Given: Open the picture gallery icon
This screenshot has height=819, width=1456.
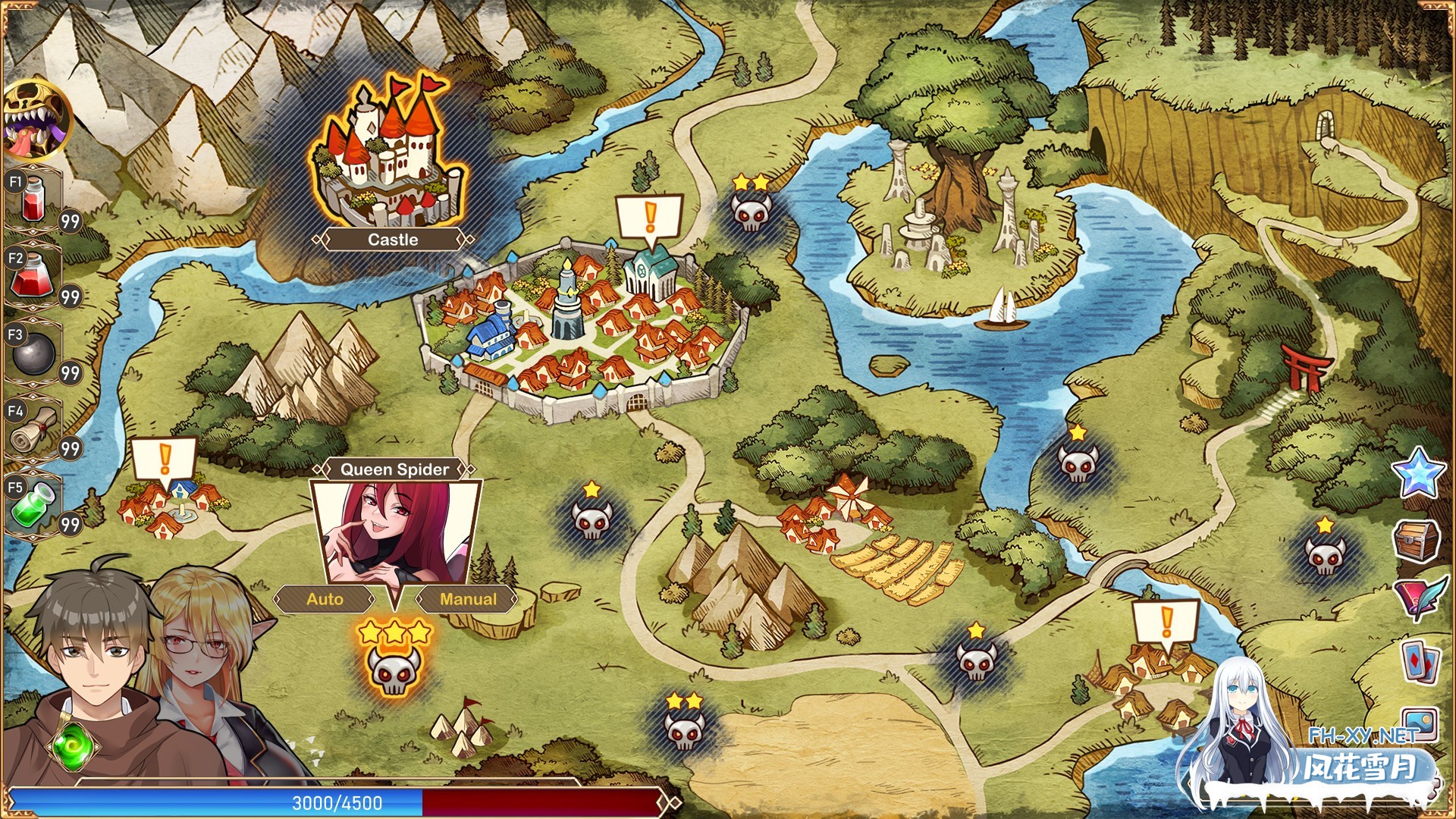Looking at the screenshot, I should pos(1420,722).
